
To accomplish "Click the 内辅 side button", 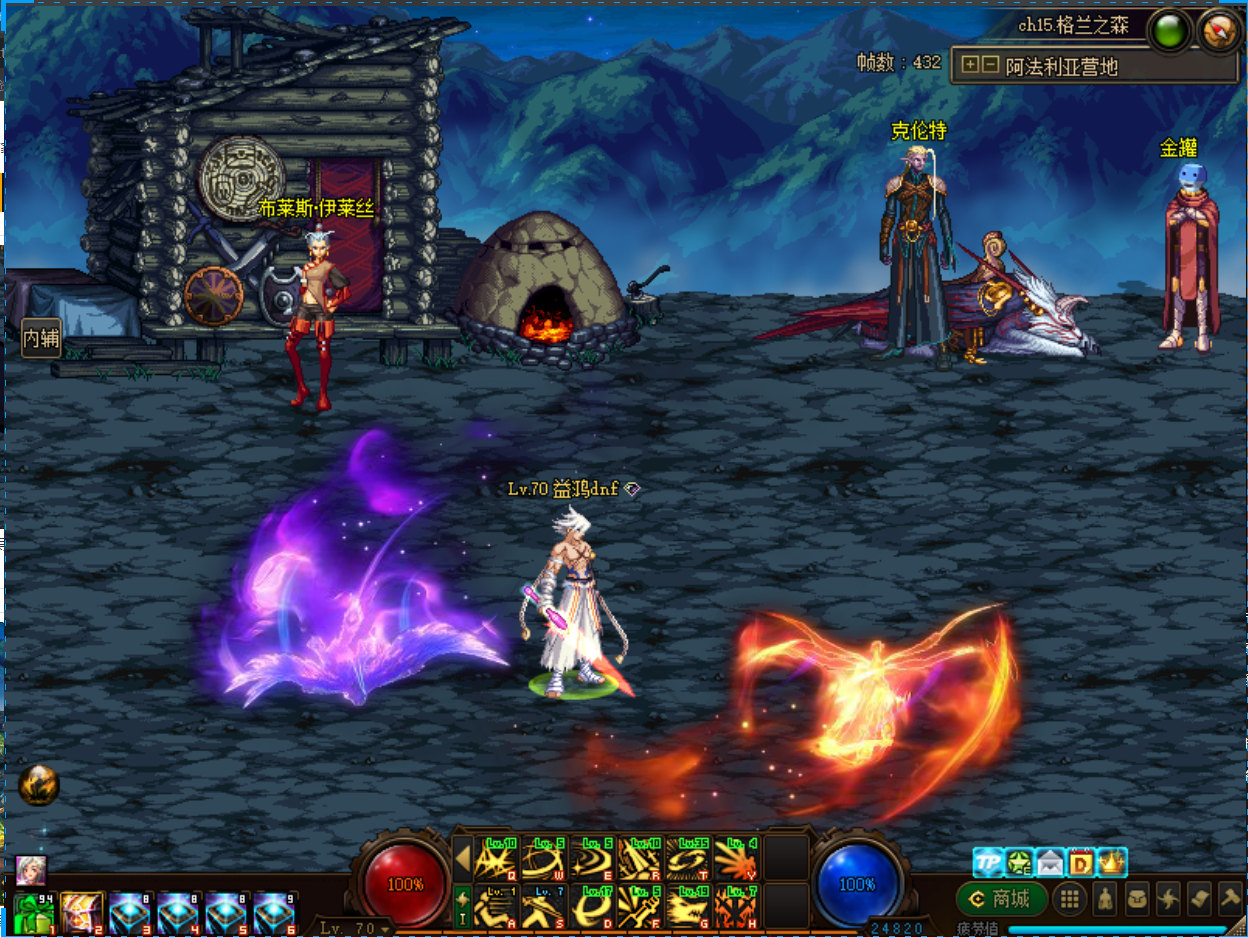I will [x=41, y=339].
